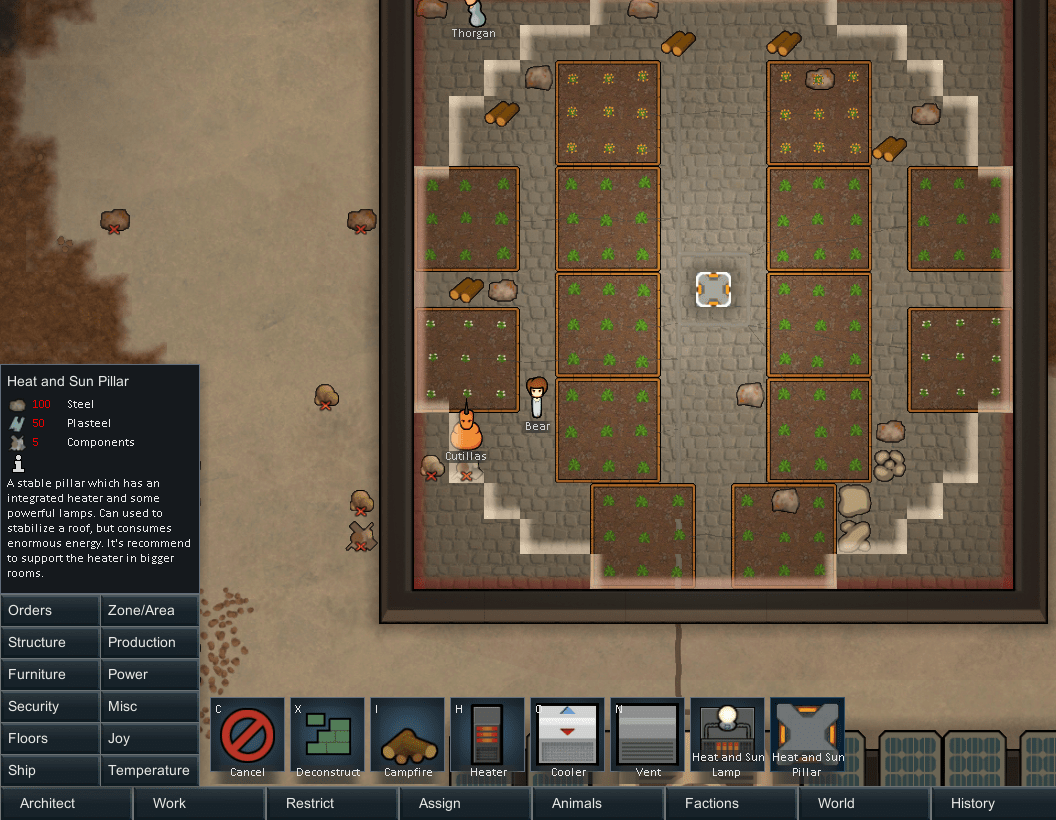Click the Cancel designator
This screenshot has width=1056, height=820.
[247, 739]
